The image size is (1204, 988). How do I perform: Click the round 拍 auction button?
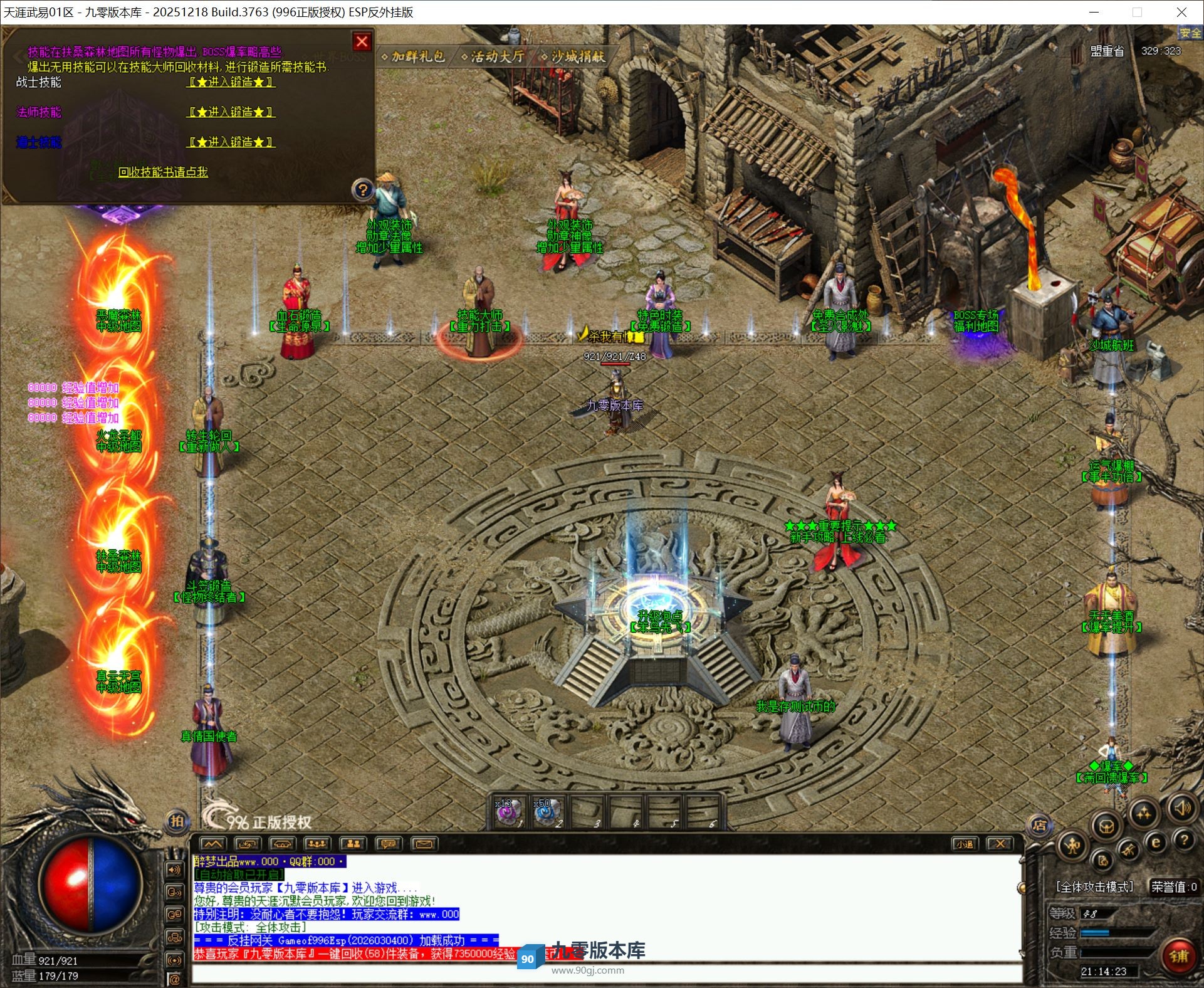coord(177,821)
